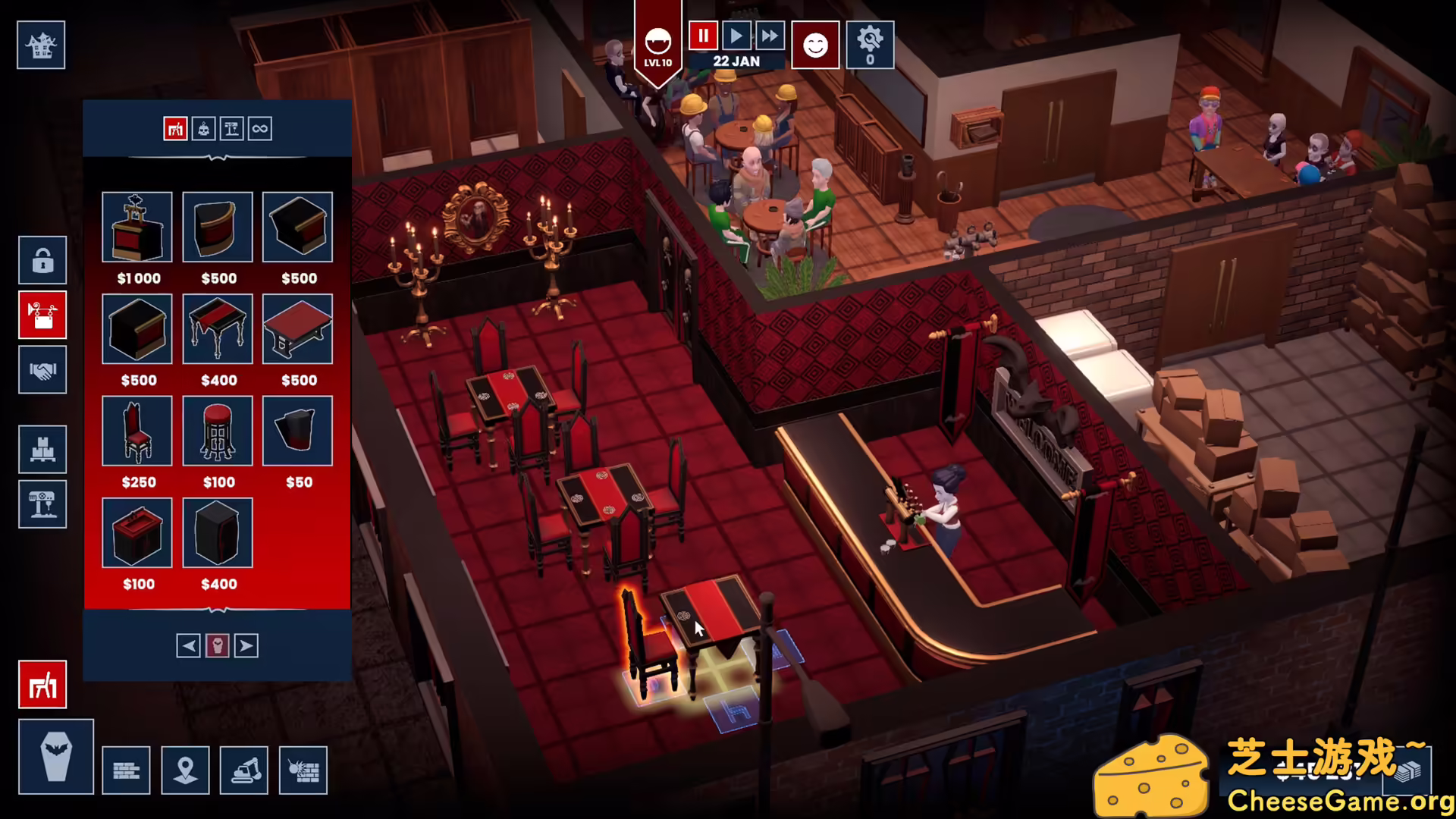Viewport: 1456px width, 819px height.
Task: Select the wrecking ball demolition tool
Action: pyautogui.click(x=303, y=770)
